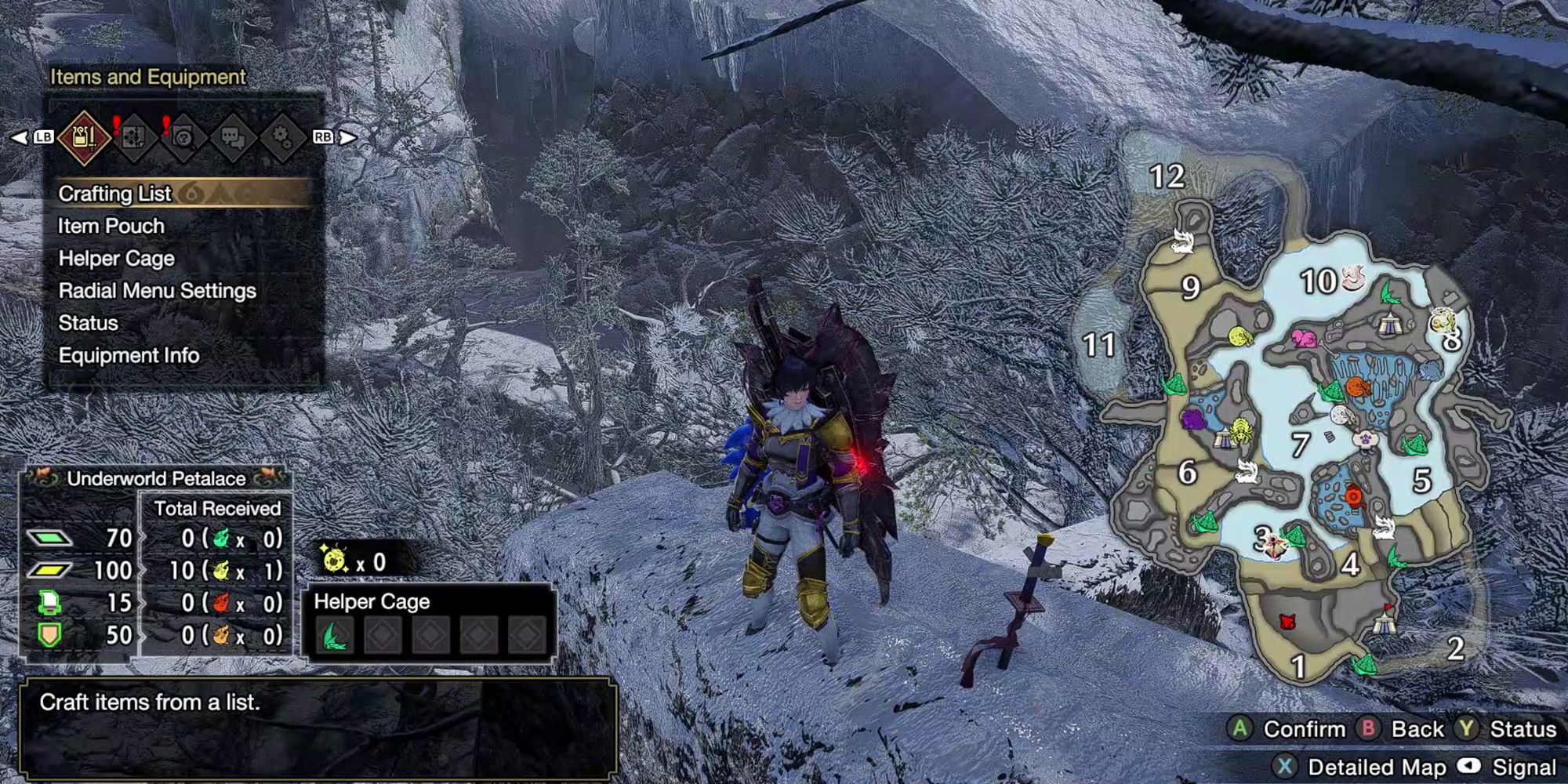Click the orange creature icon on the frozen lake
Viewport: 1568px width, 784px height.
tap(1359, 386)
